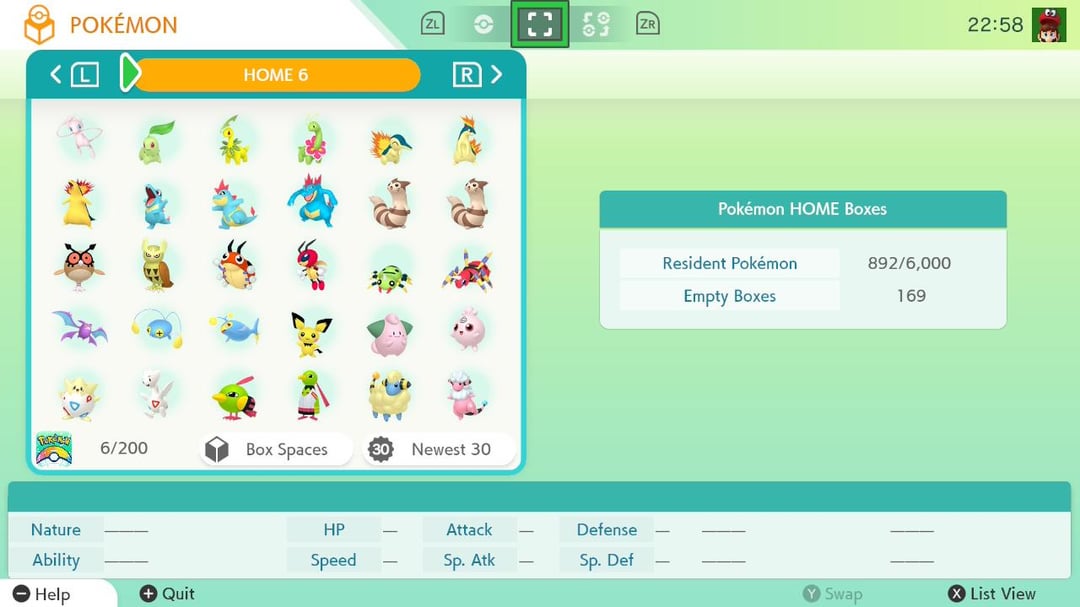This screenshot has width=1080, height=607.
Task: Select the highlighted square-bracket selection mode icon
Action: coord(539,24)
